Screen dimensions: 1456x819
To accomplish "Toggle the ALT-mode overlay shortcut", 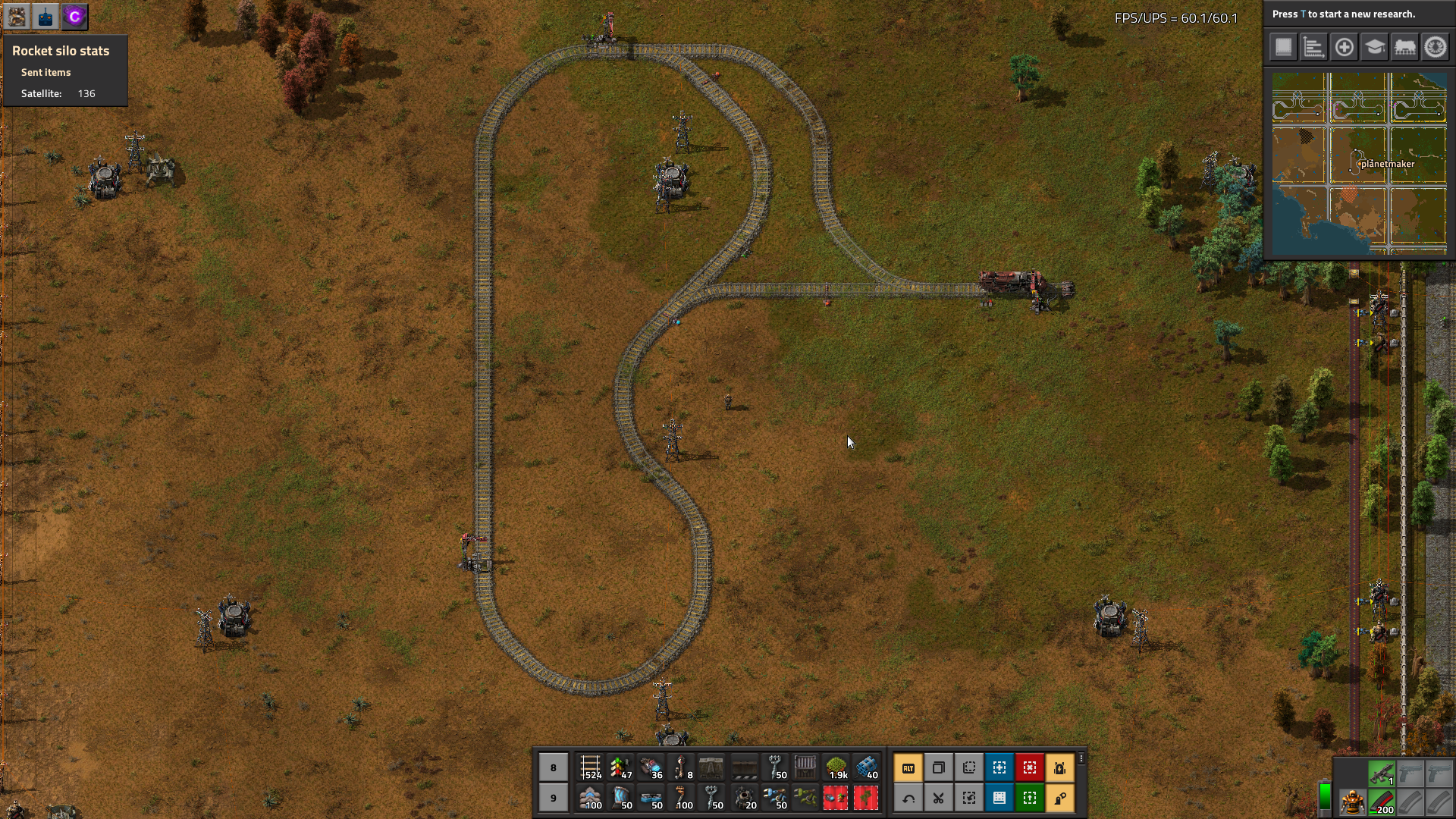I will [908, 767].
